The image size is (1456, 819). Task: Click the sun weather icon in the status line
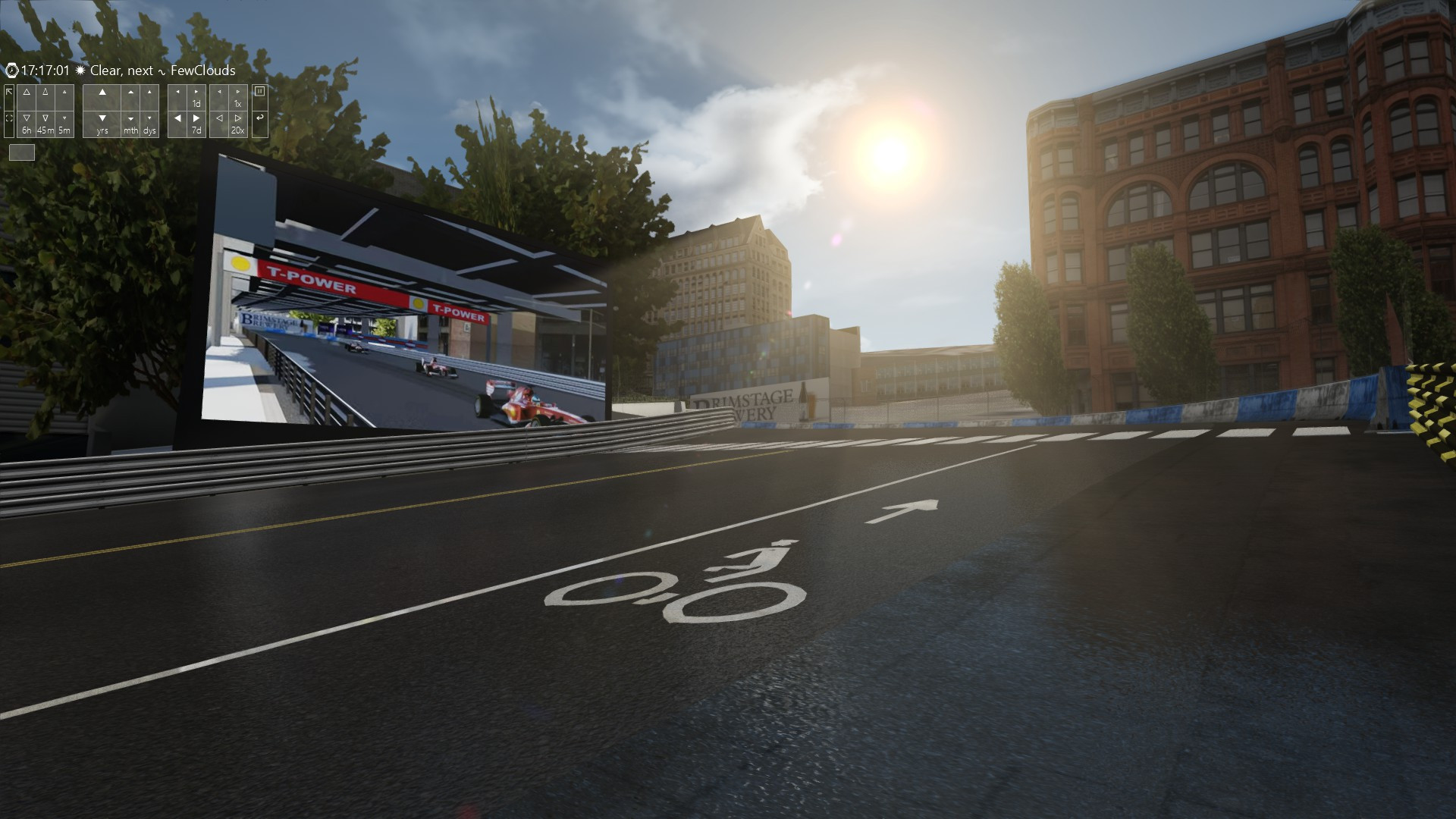[x=80, y=71]
